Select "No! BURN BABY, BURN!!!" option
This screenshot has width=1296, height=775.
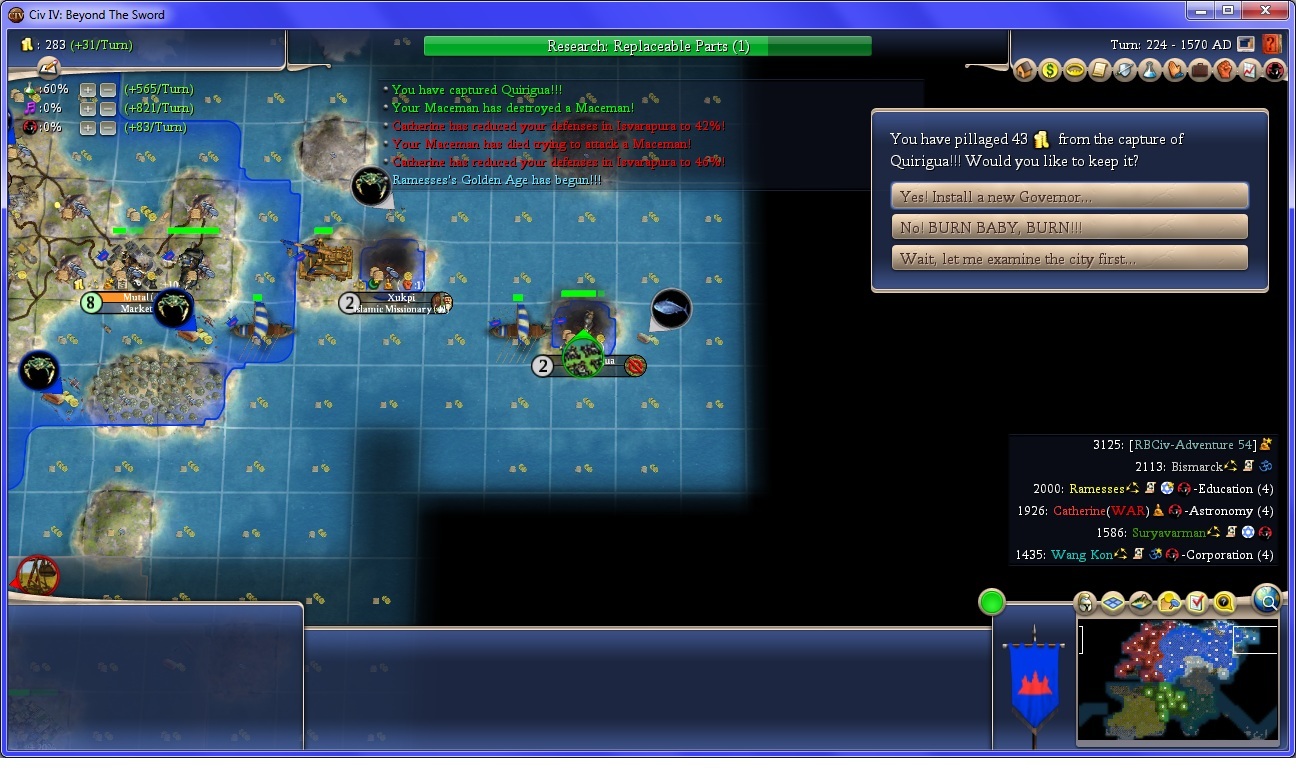pyautogui.click(x=1069, y=227)
